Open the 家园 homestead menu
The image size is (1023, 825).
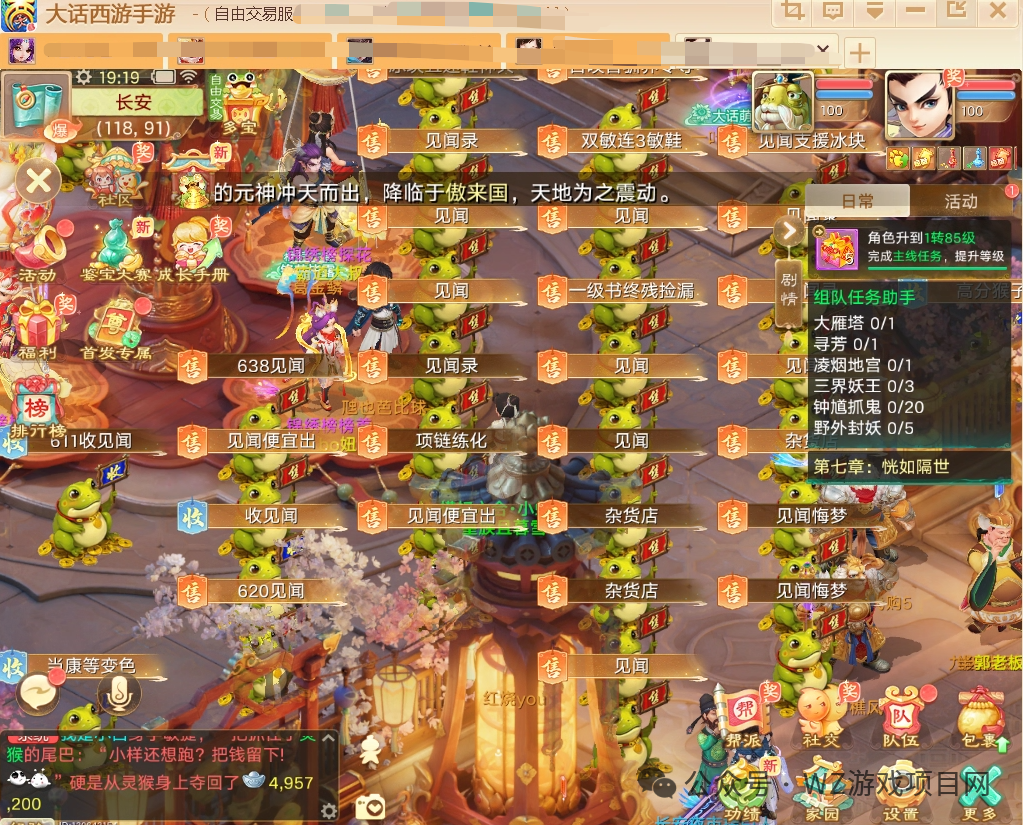coord(821,790)
